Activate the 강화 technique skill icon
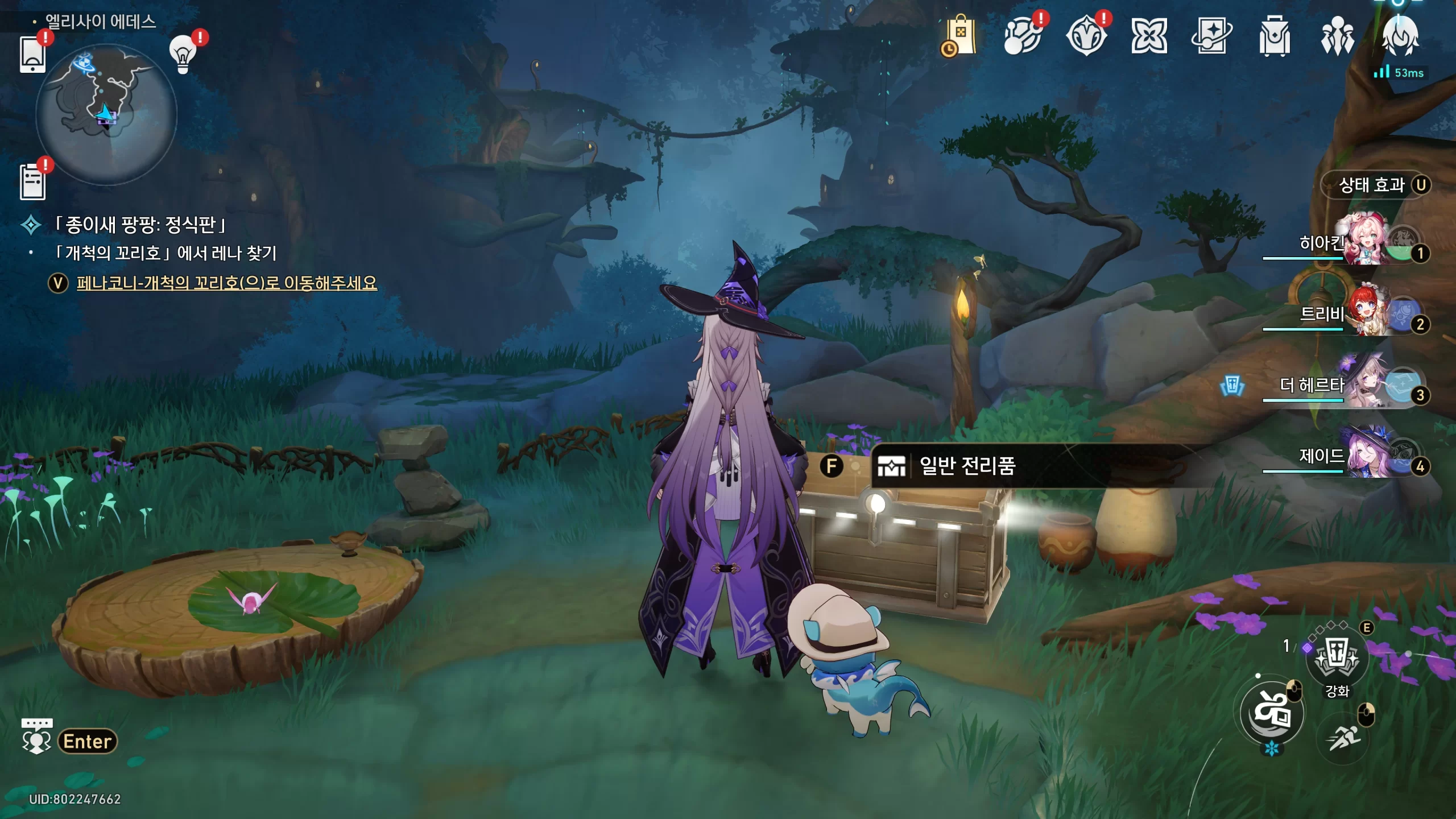 1337,660
